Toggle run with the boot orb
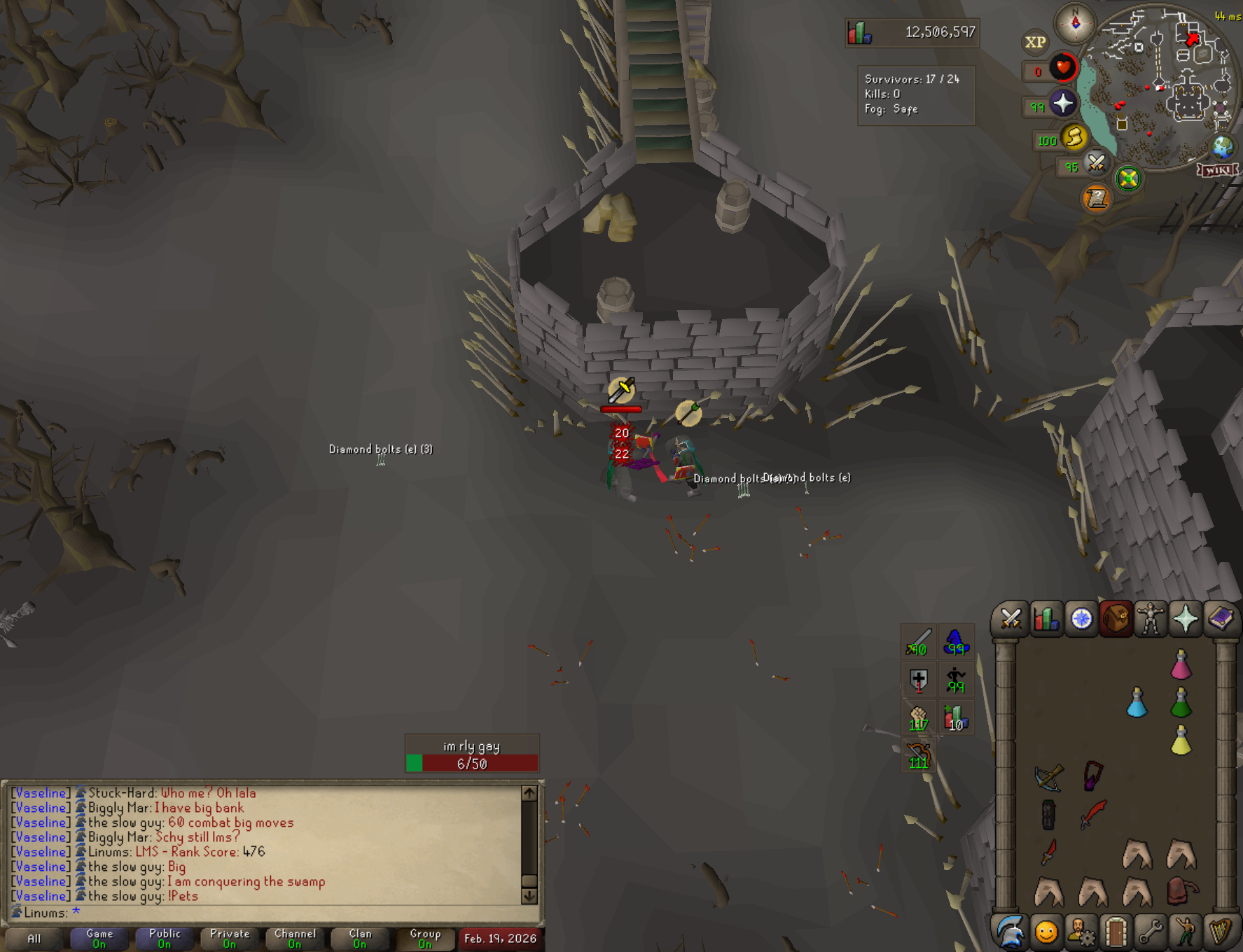The width and height of the screenshot is (1243, 952). [1074, 137]
